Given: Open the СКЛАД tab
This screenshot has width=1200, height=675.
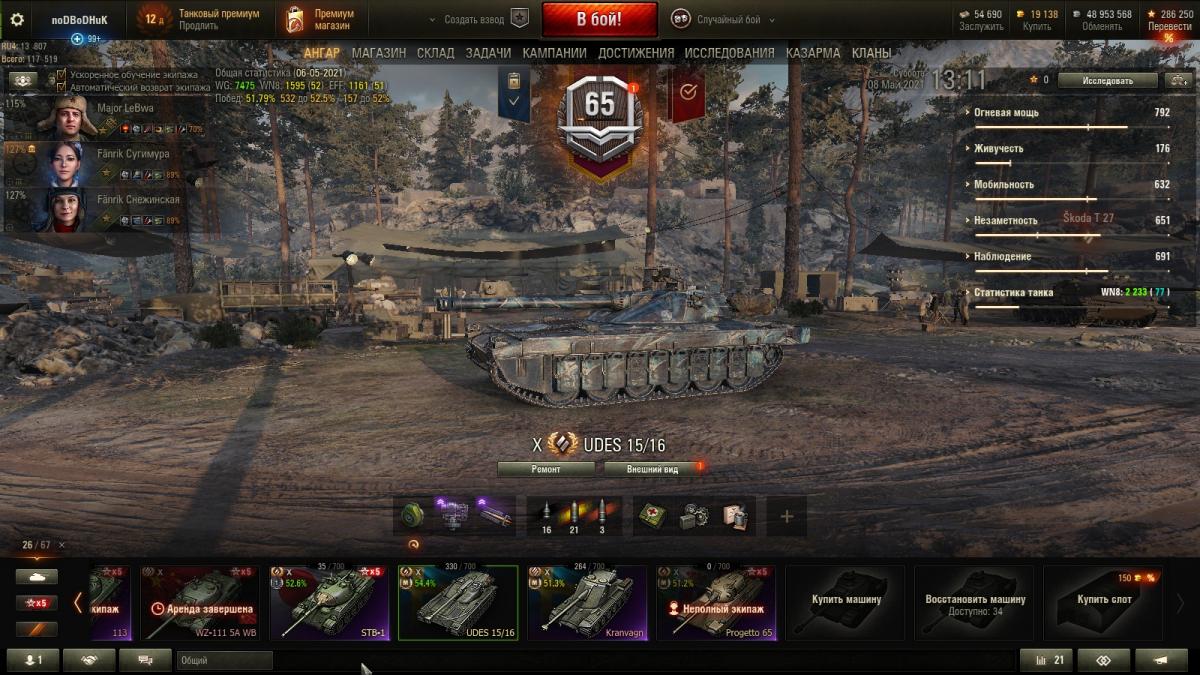Looking at the screenshot, I should [x=435, y=53].
